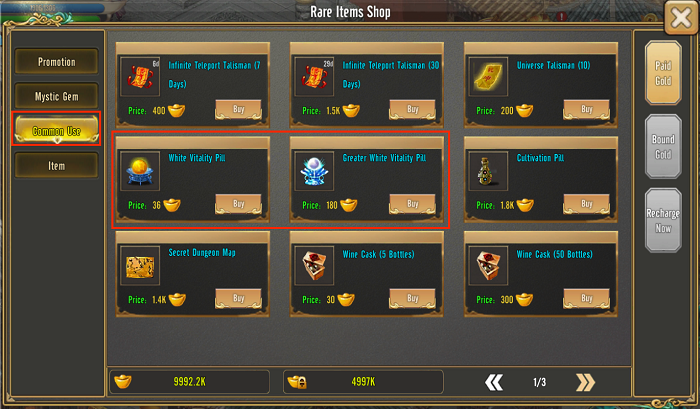The height and width of the screenshot is (409, 700).
Task: Show the Item category
Action: pyautogui.click(x=56, y=165)
